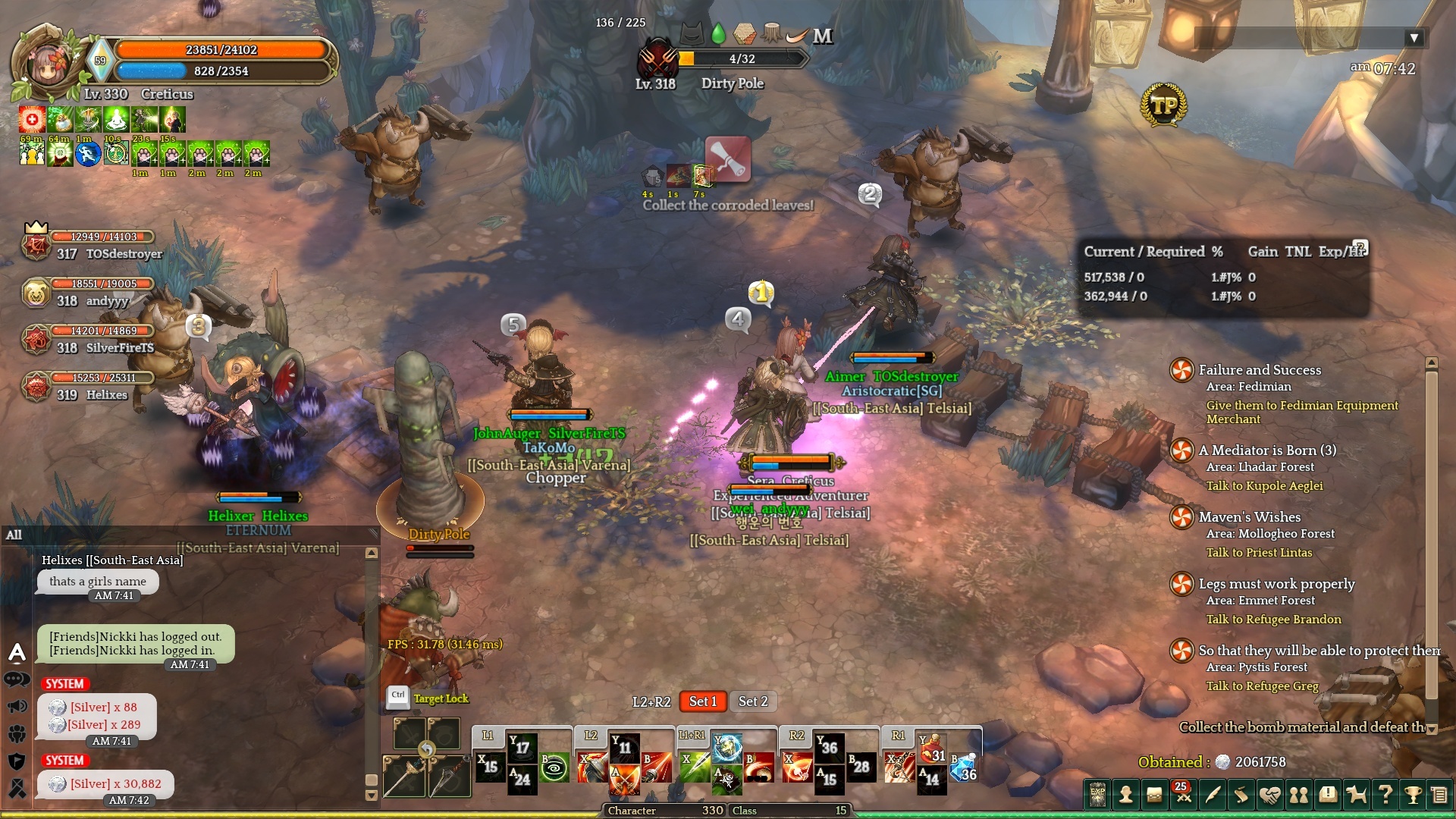Open the character info silhouette icon

click(1126, 795)
